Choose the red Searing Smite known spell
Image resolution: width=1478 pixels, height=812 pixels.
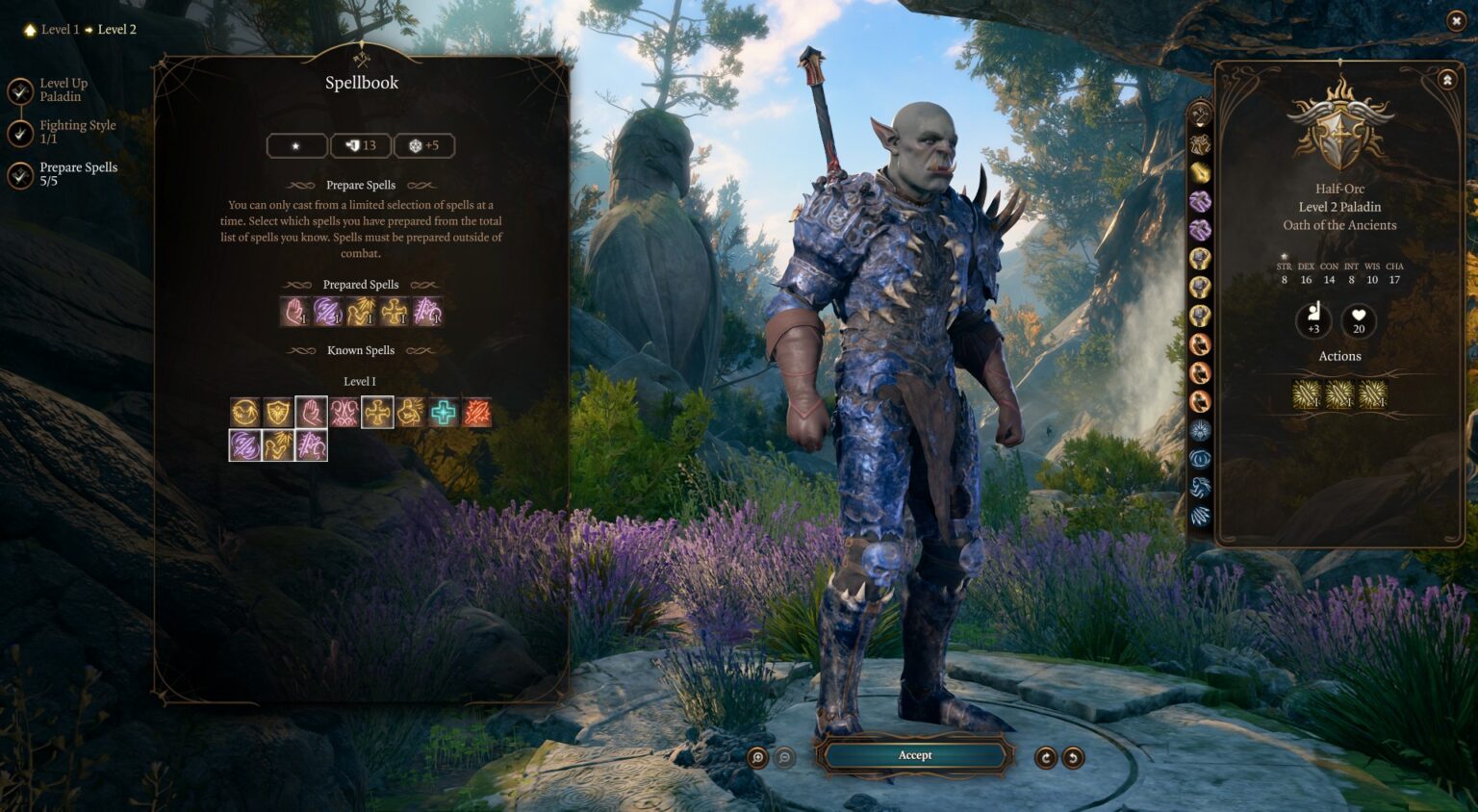click(476, 413)
